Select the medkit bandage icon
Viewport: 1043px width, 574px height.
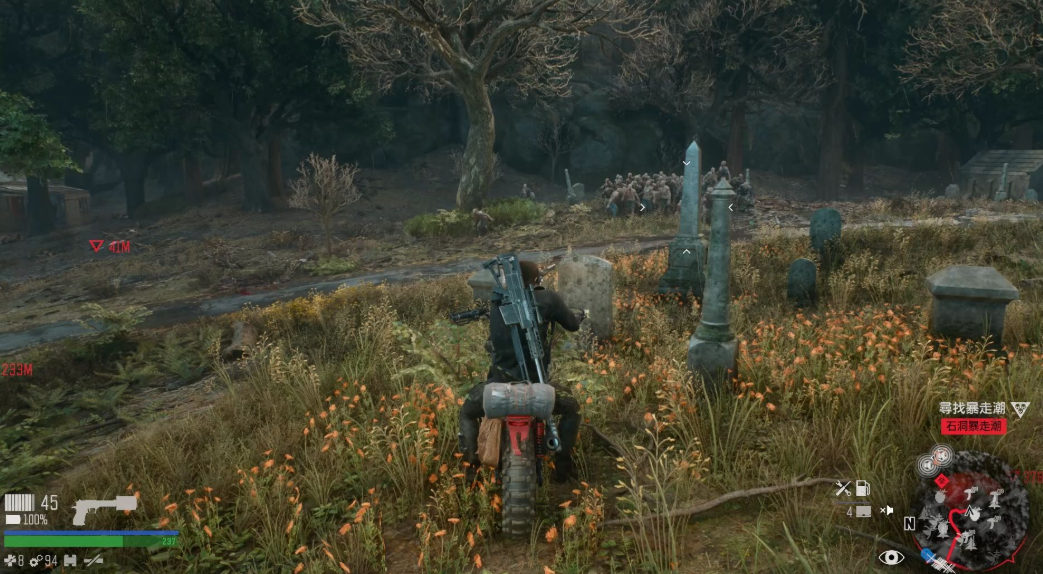click(x=10, y=561)
